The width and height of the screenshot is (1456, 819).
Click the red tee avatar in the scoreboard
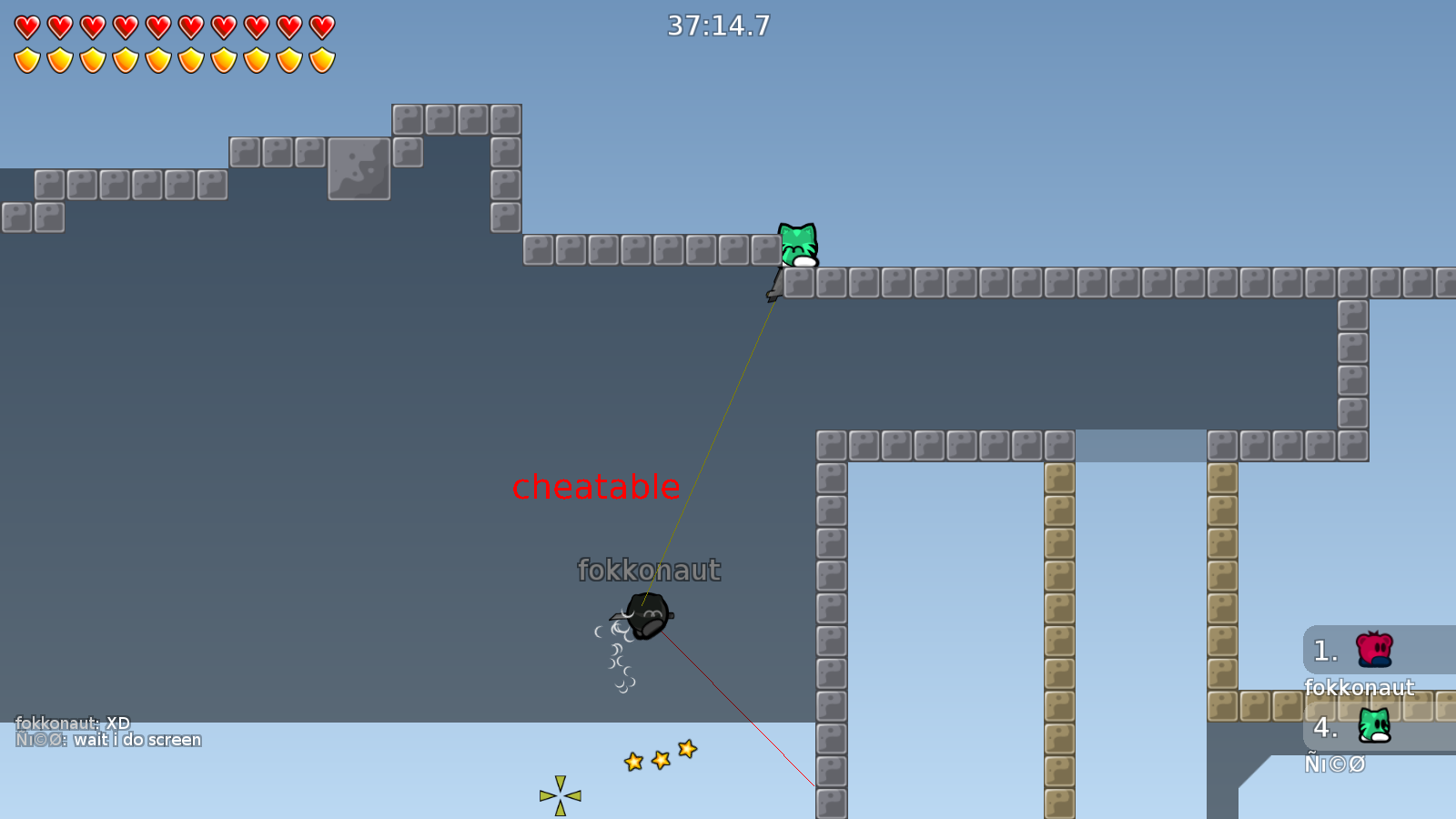point(1372,648)
